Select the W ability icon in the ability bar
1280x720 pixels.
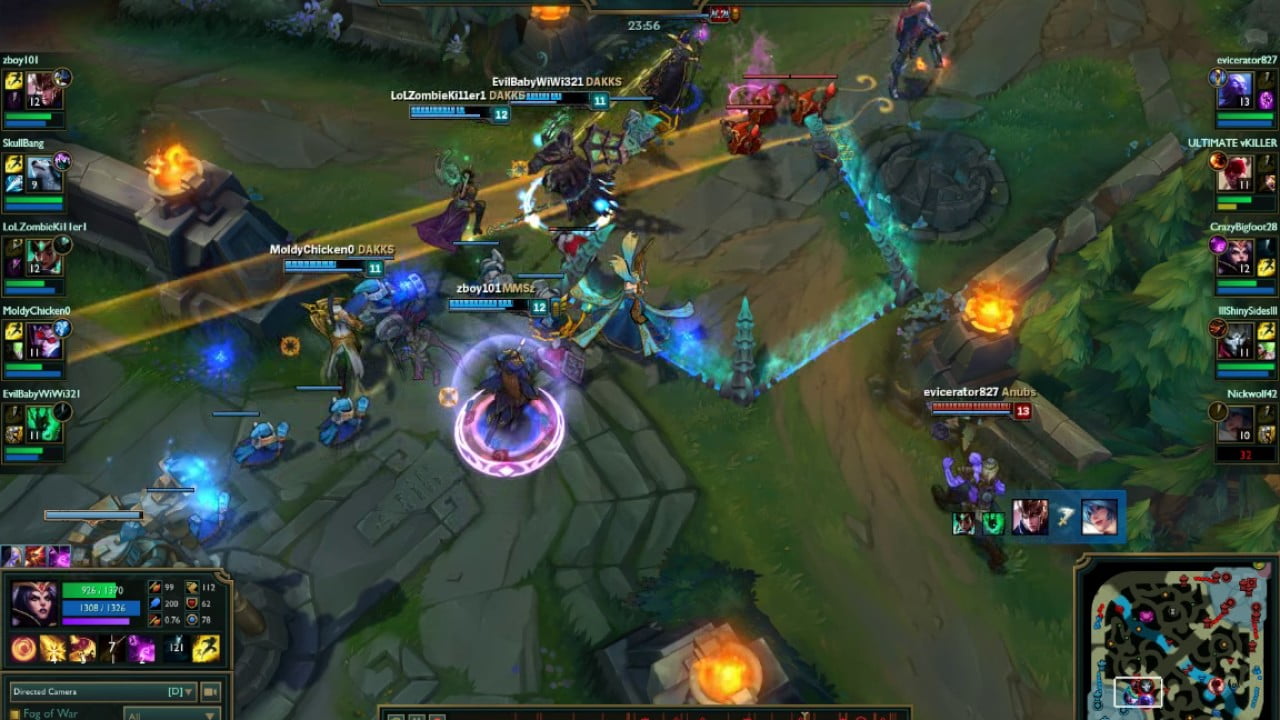(x=83, y=650)
